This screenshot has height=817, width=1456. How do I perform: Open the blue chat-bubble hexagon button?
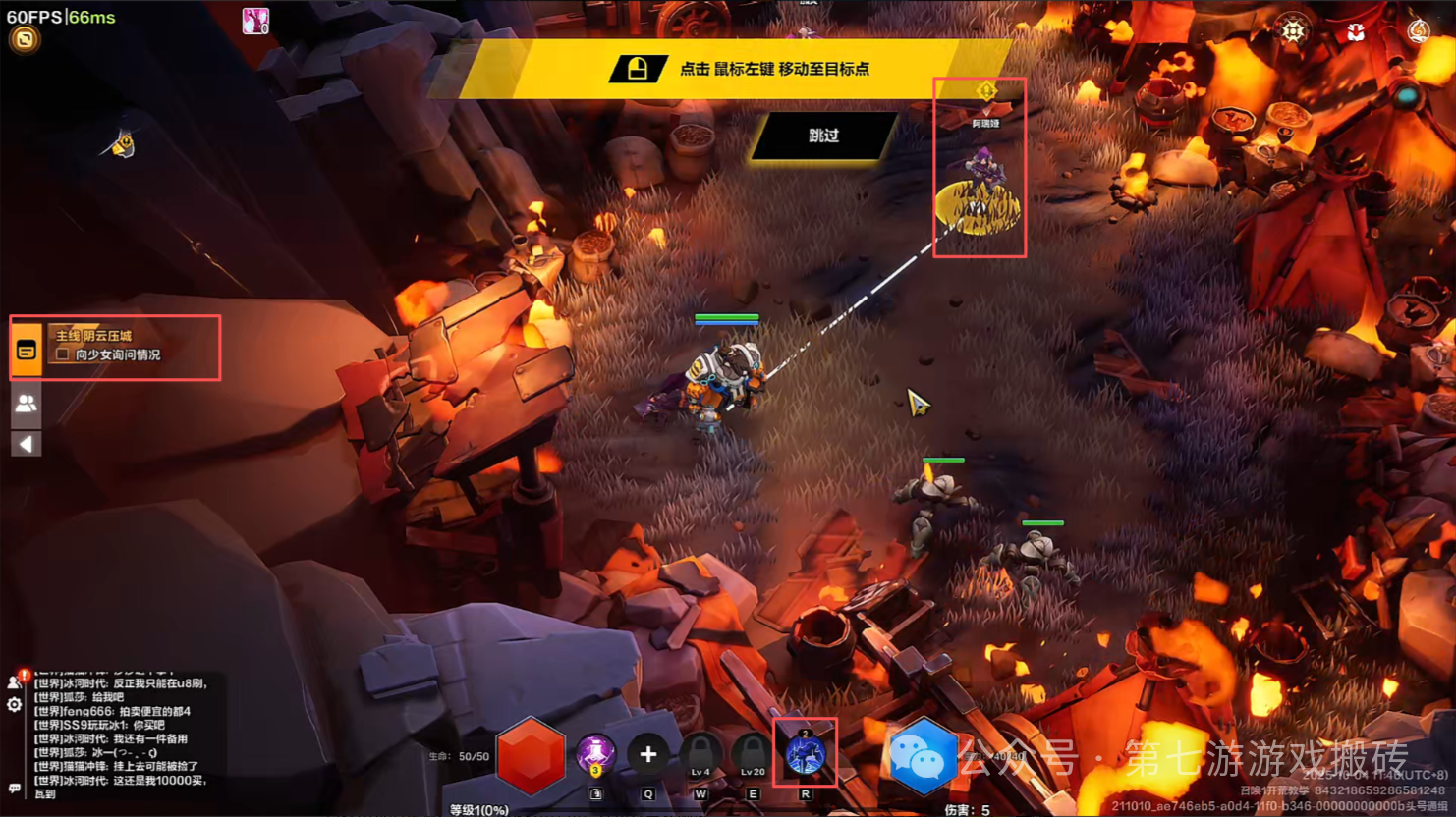(921, 756)
